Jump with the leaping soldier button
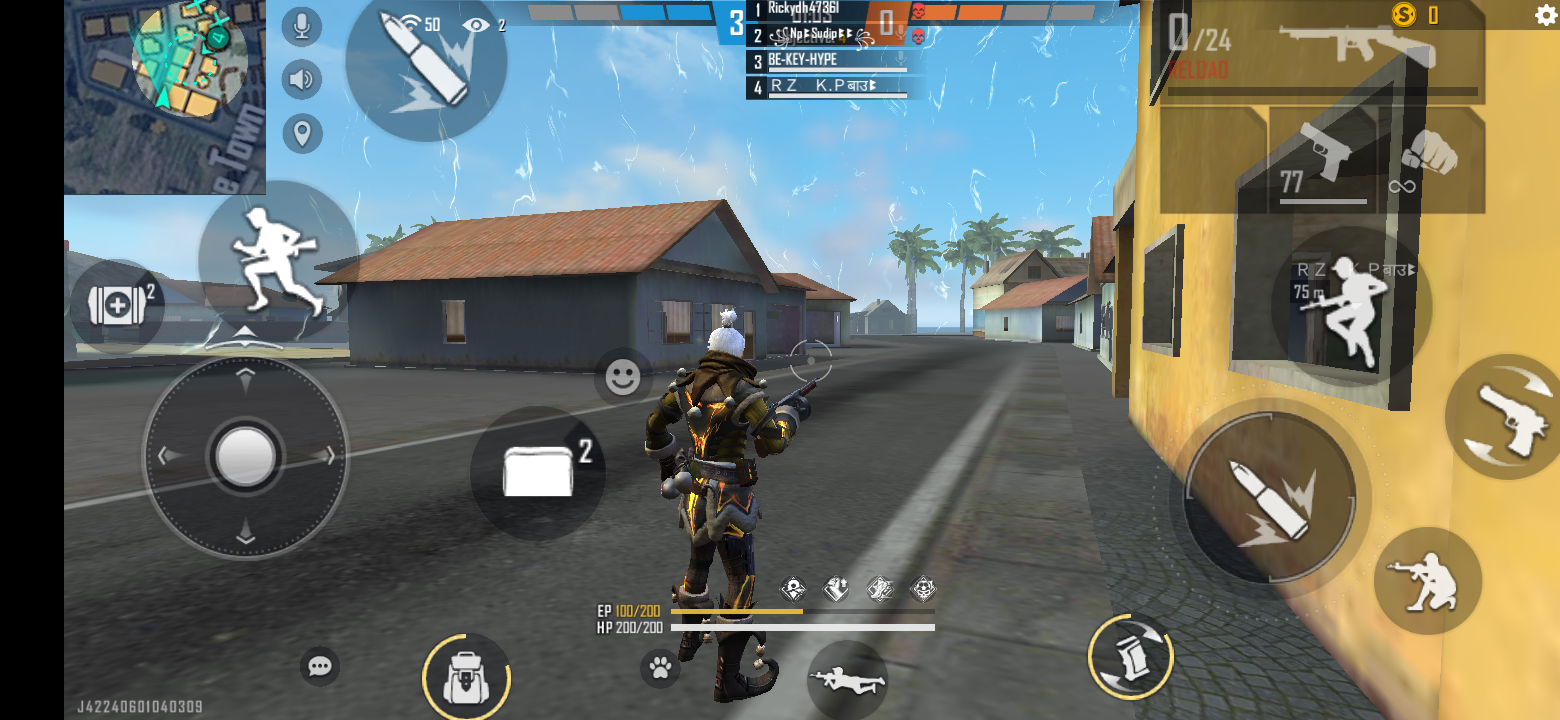Screen dimensions: 1560x720 click(1350, 307)
